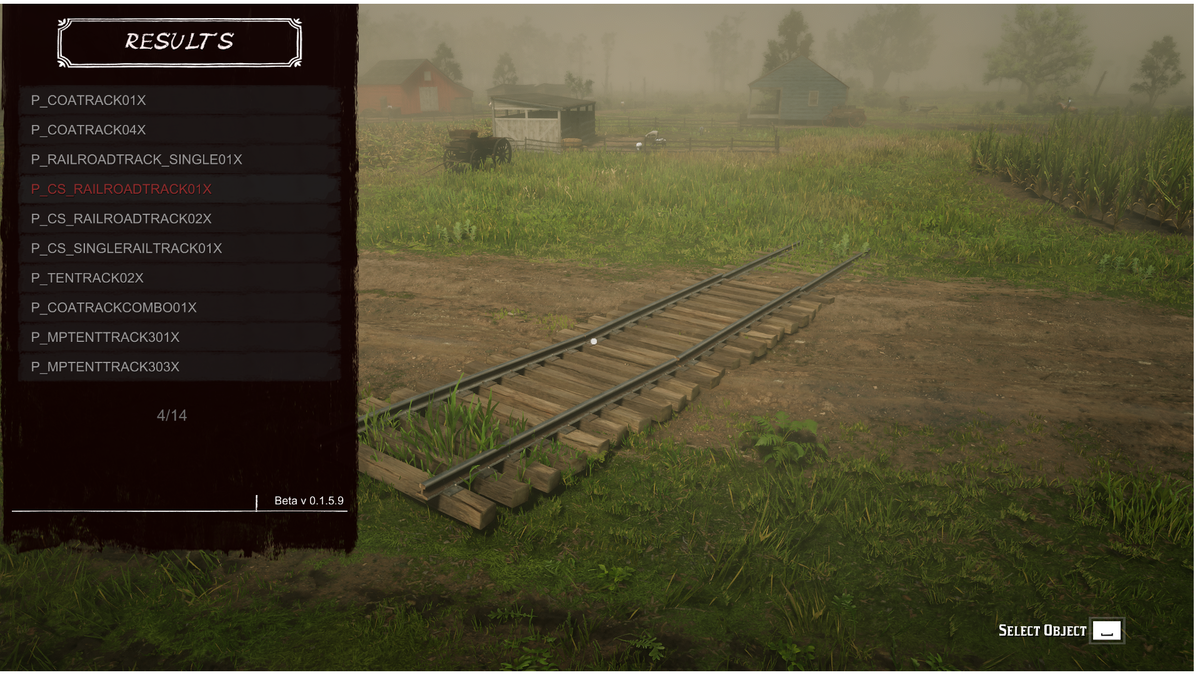Select the highlighted P_CS_RAILROADTRACK01X entry
This screenshot has height=675, width=1200.
tap(180, 189)
